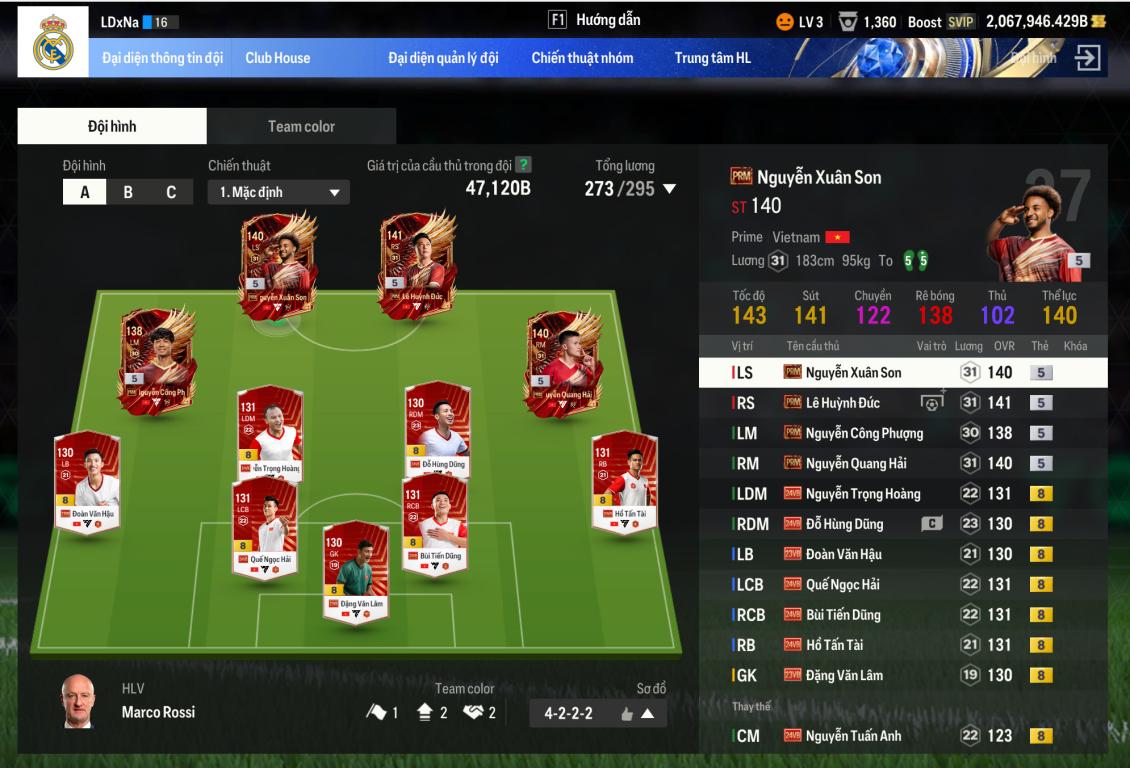Click the exit icon at top right
The width and height of the screenshot is (1130, 768).
pos(1087,58)
